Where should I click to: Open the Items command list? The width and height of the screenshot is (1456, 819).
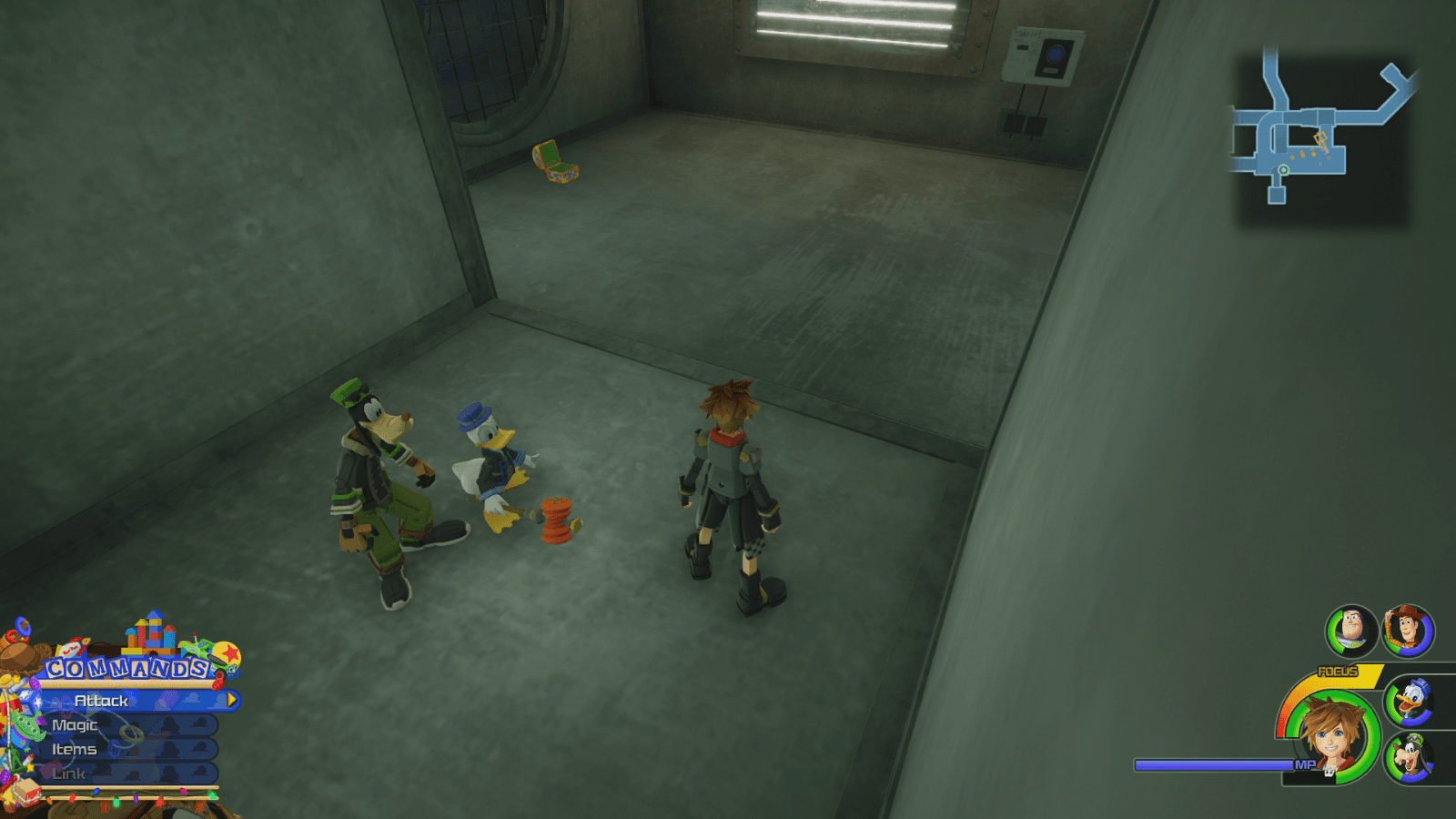[x=75, y=749]
